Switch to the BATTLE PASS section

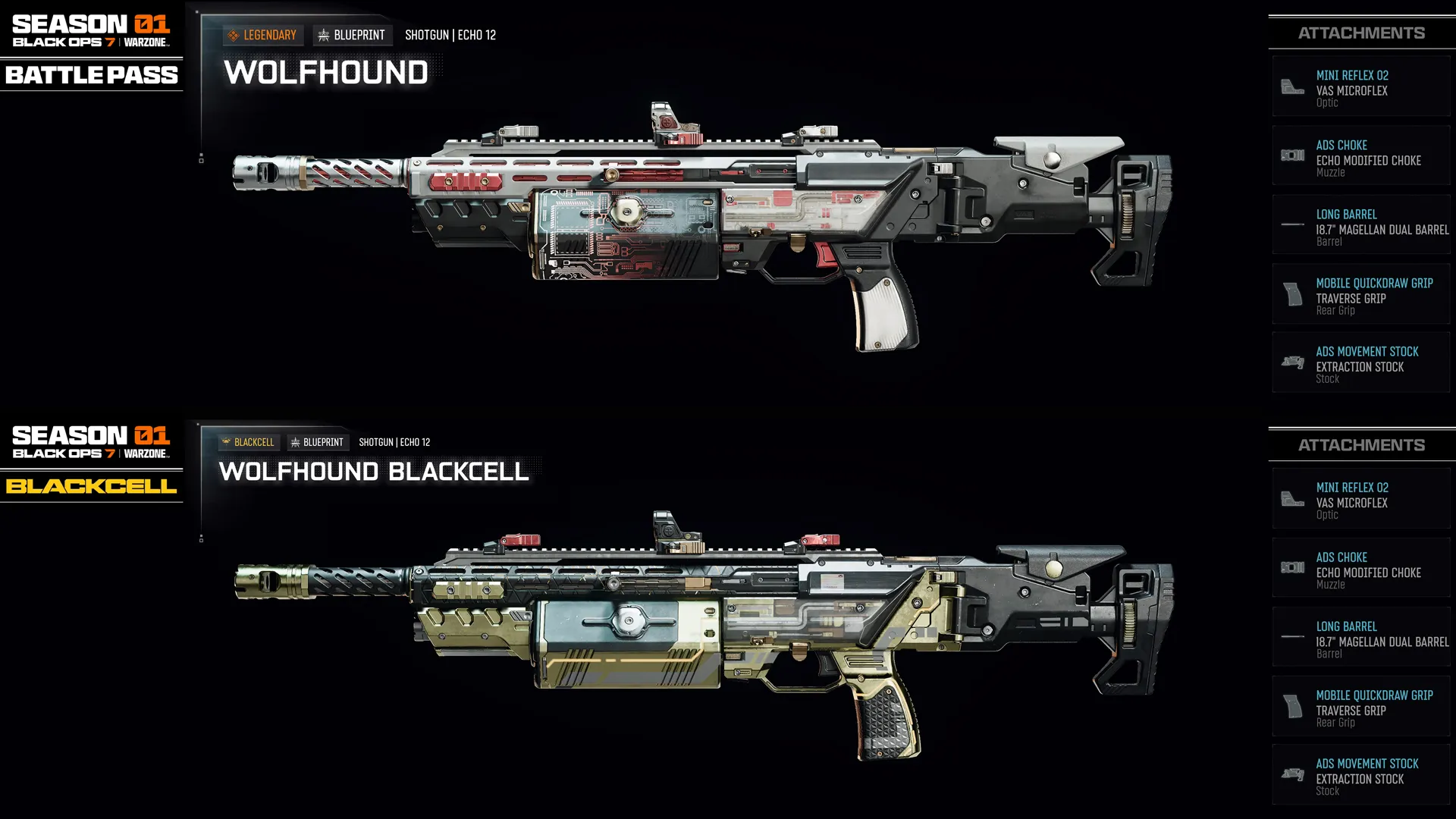point(91,75)
